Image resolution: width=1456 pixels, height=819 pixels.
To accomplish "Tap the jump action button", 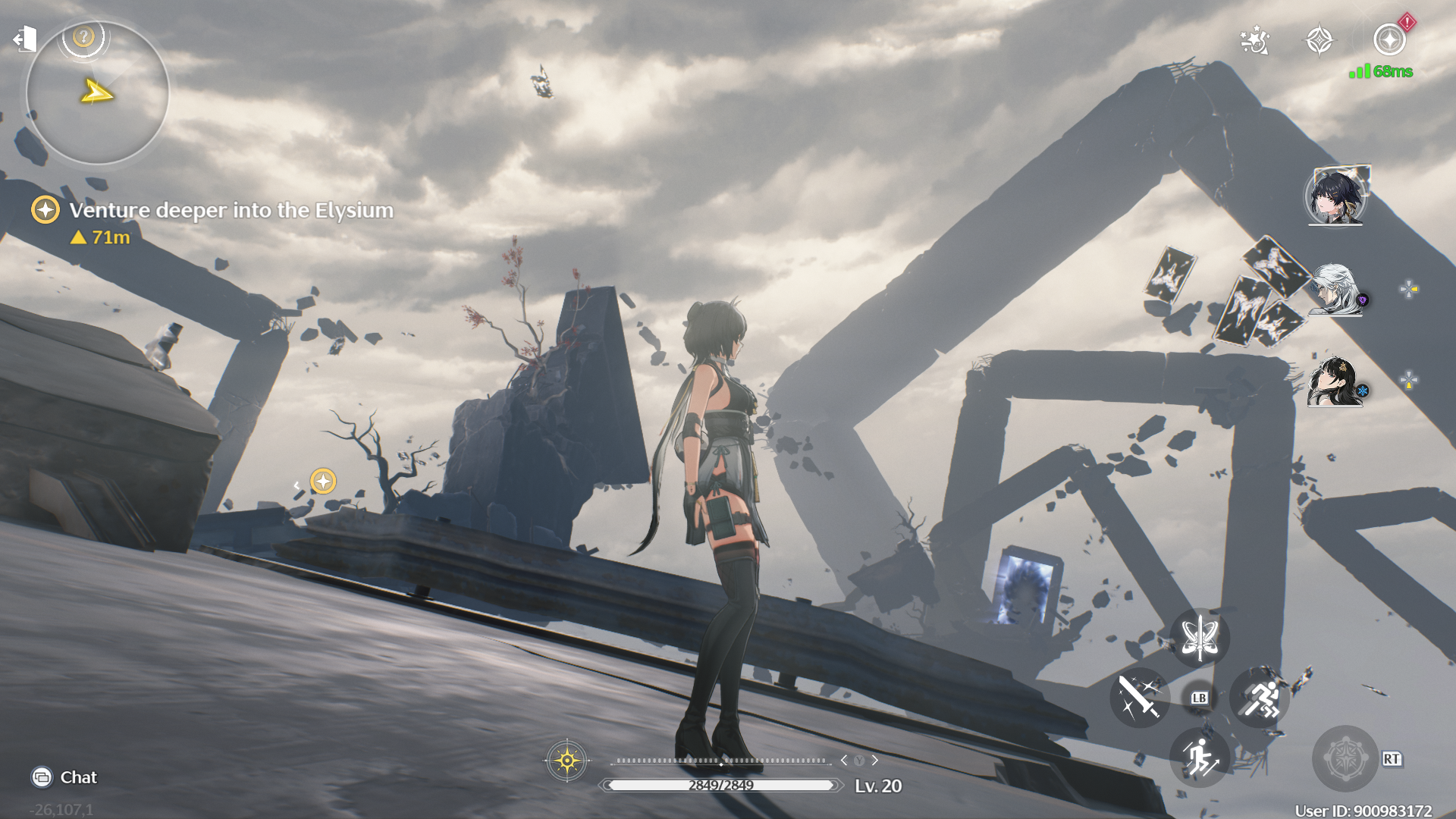I will point(1200,757).
